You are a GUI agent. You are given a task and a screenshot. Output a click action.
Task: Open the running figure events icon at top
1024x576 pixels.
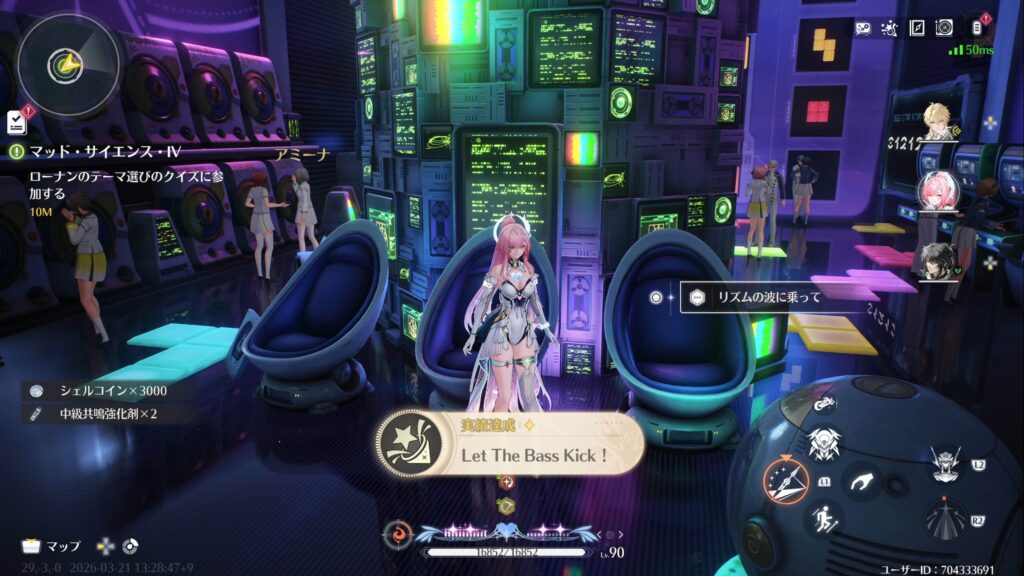point(888,29)
